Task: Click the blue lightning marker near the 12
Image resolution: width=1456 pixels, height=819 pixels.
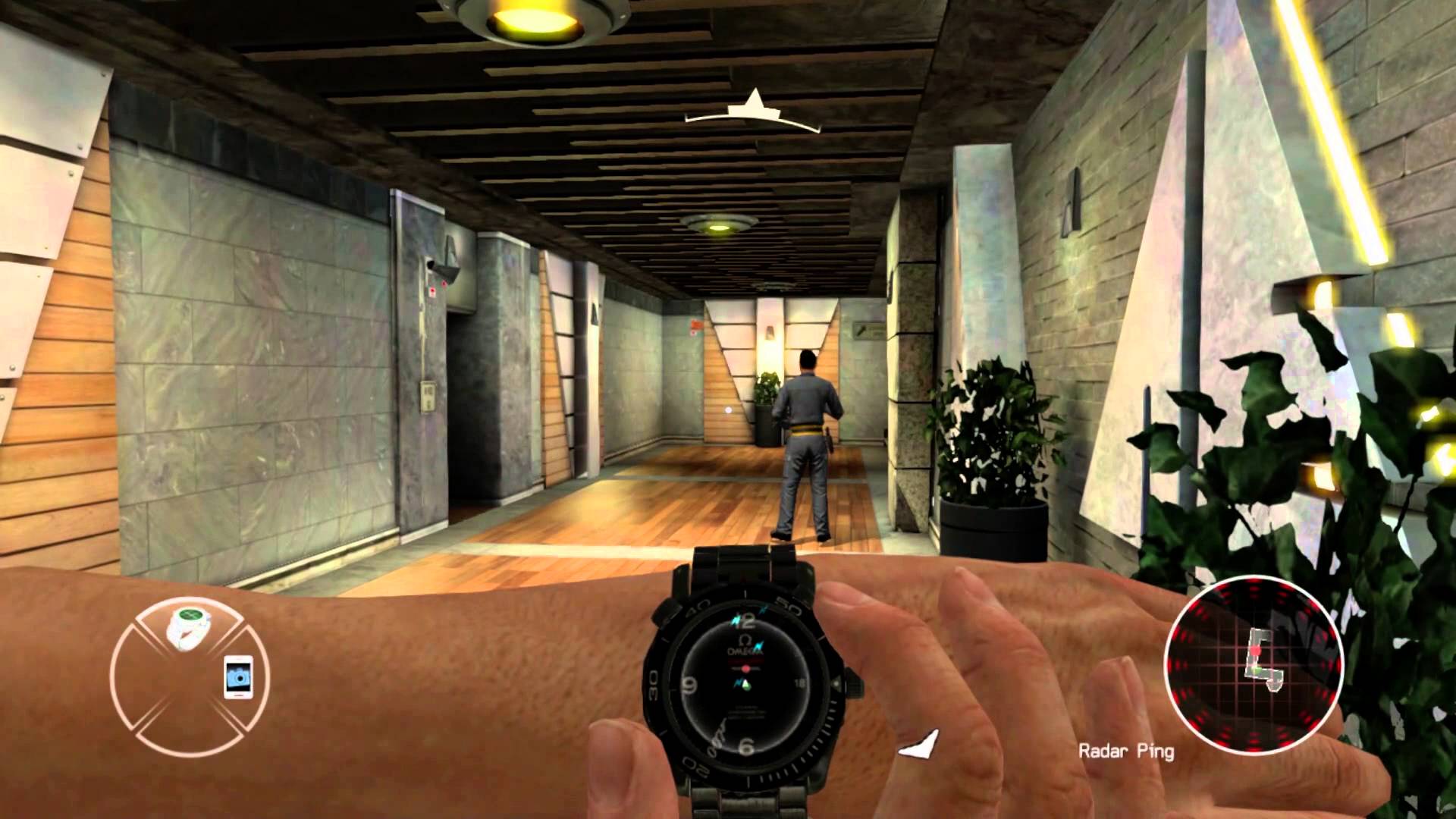Action: (x=736, y=620)
